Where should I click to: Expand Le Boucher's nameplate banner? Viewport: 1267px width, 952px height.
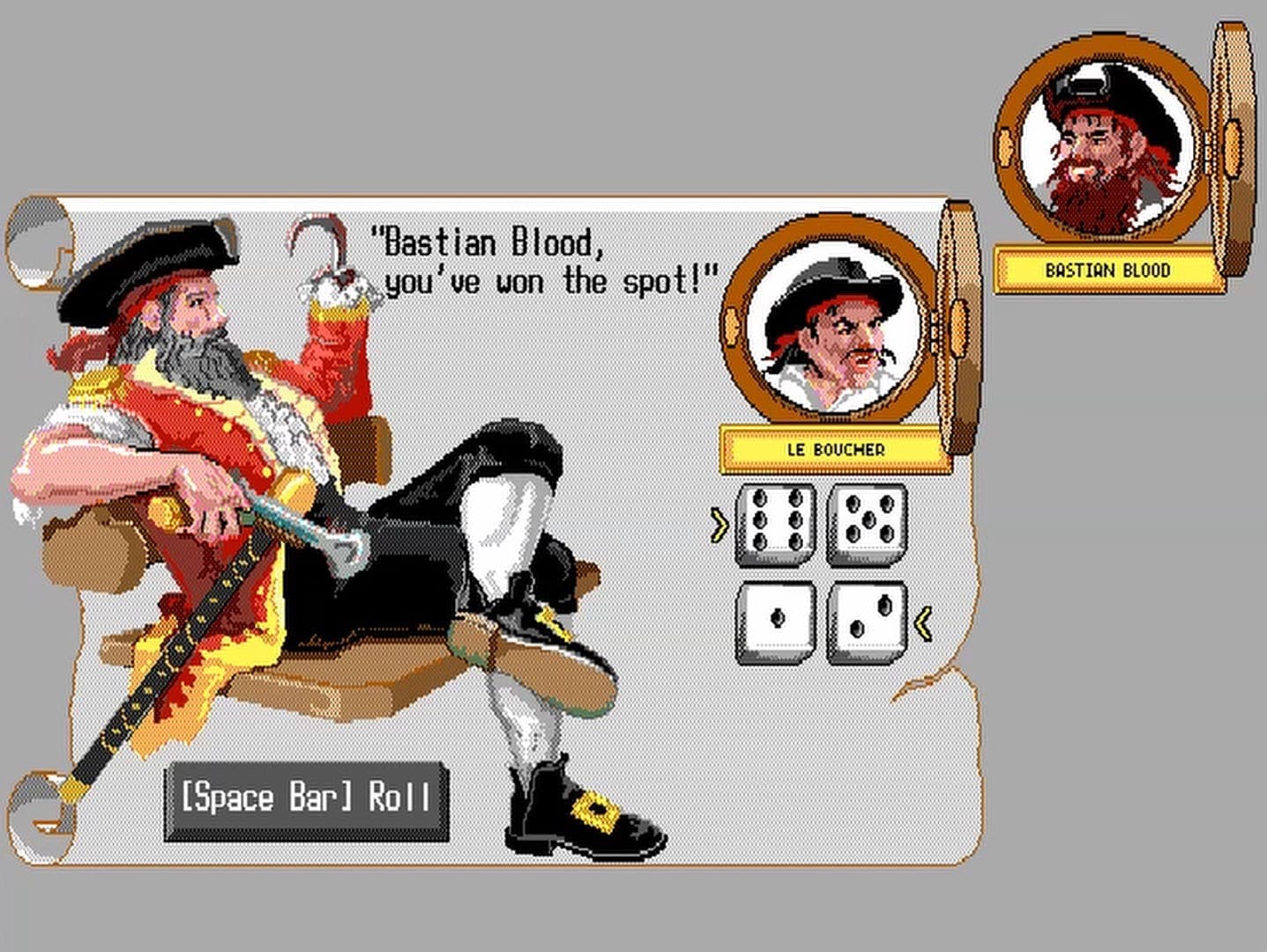click(834, 451)
